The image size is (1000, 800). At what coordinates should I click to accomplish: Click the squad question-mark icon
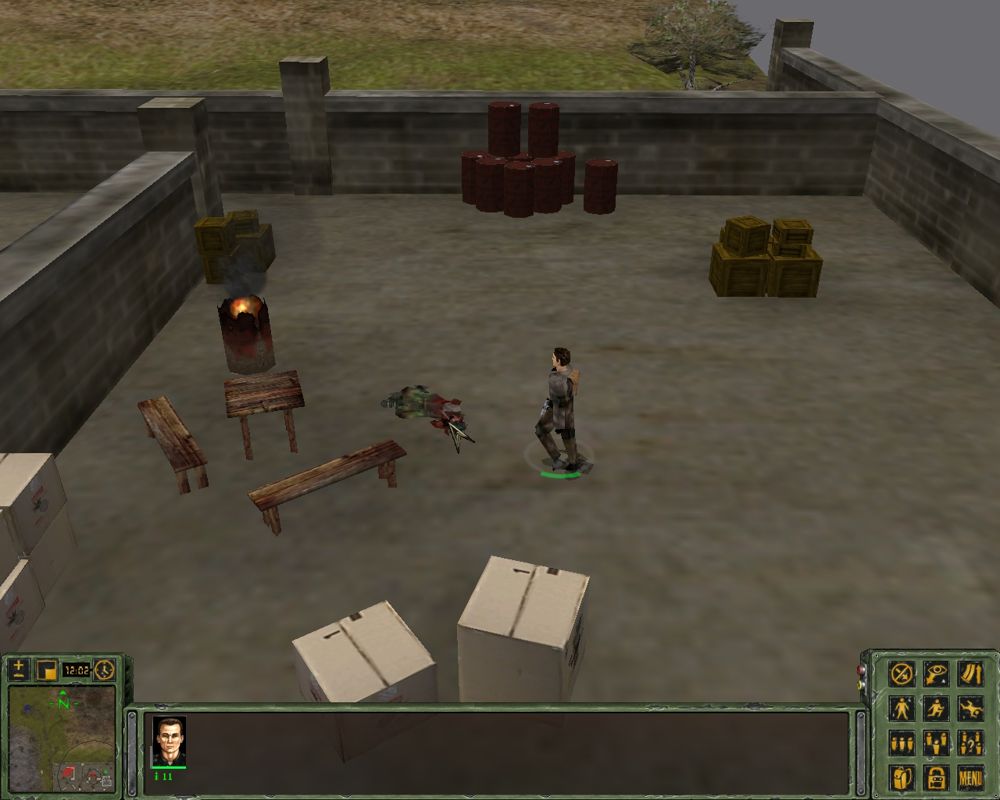(x=969, y=743)
